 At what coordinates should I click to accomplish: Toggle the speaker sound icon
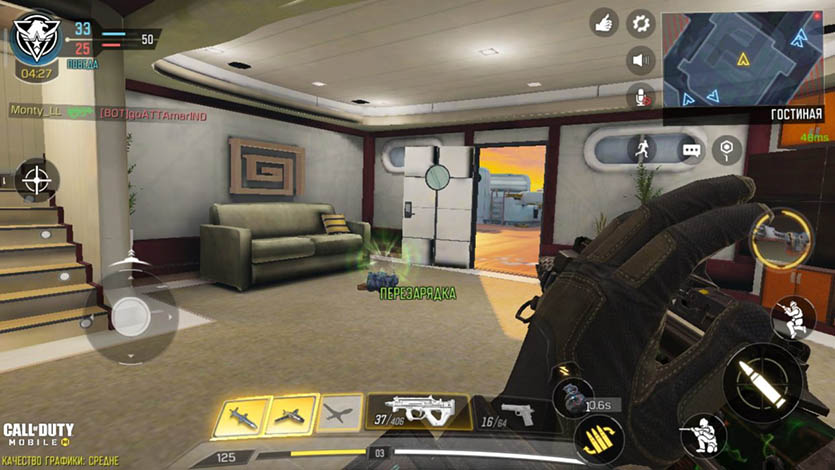641,60
